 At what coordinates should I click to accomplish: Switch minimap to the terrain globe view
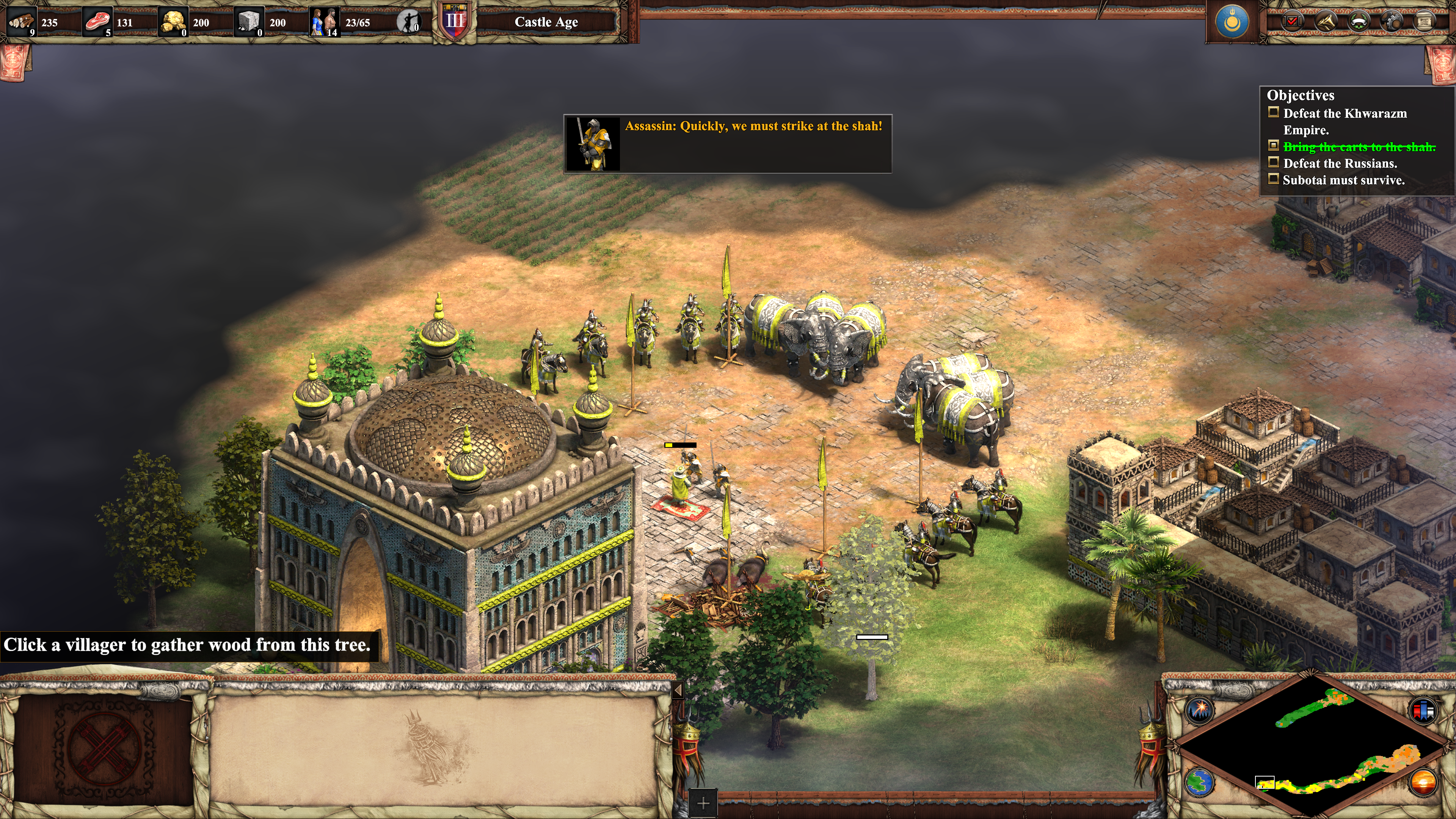(x=1199, y=783)
